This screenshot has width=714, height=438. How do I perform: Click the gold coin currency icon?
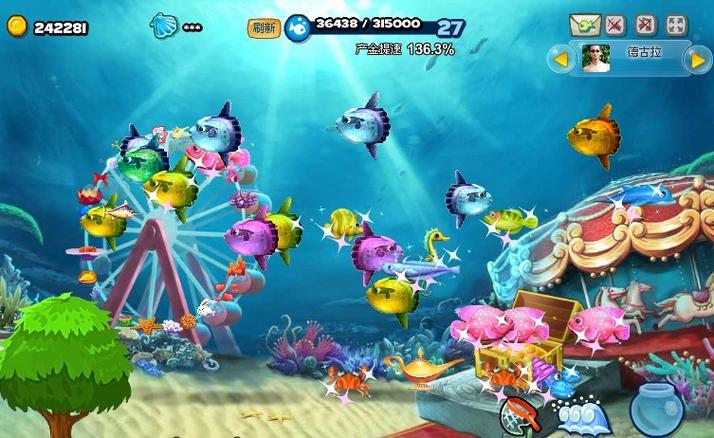tap(17, 27)
